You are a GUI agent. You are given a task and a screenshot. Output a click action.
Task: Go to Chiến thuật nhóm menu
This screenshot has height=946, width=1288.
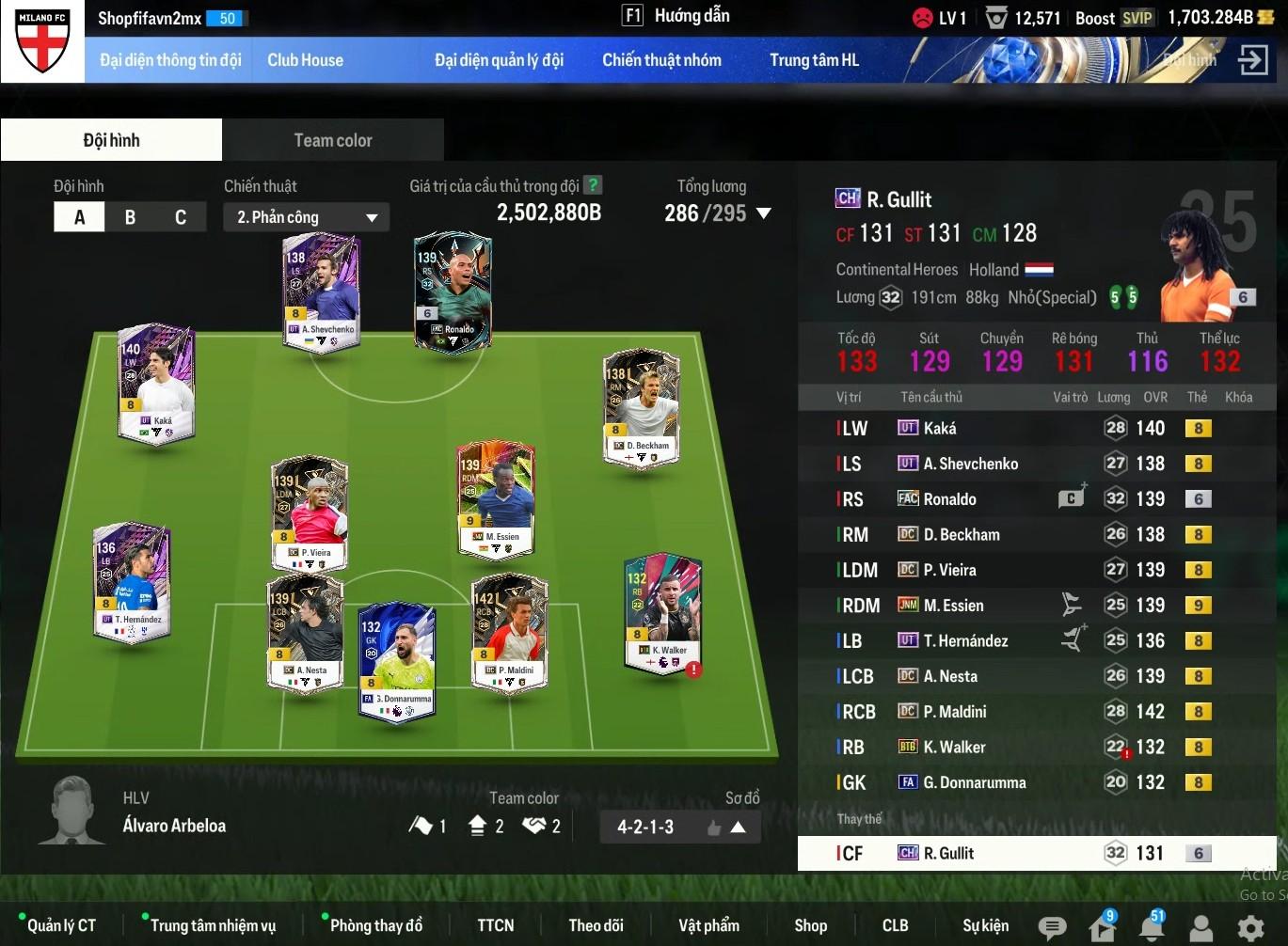[661, 60]
